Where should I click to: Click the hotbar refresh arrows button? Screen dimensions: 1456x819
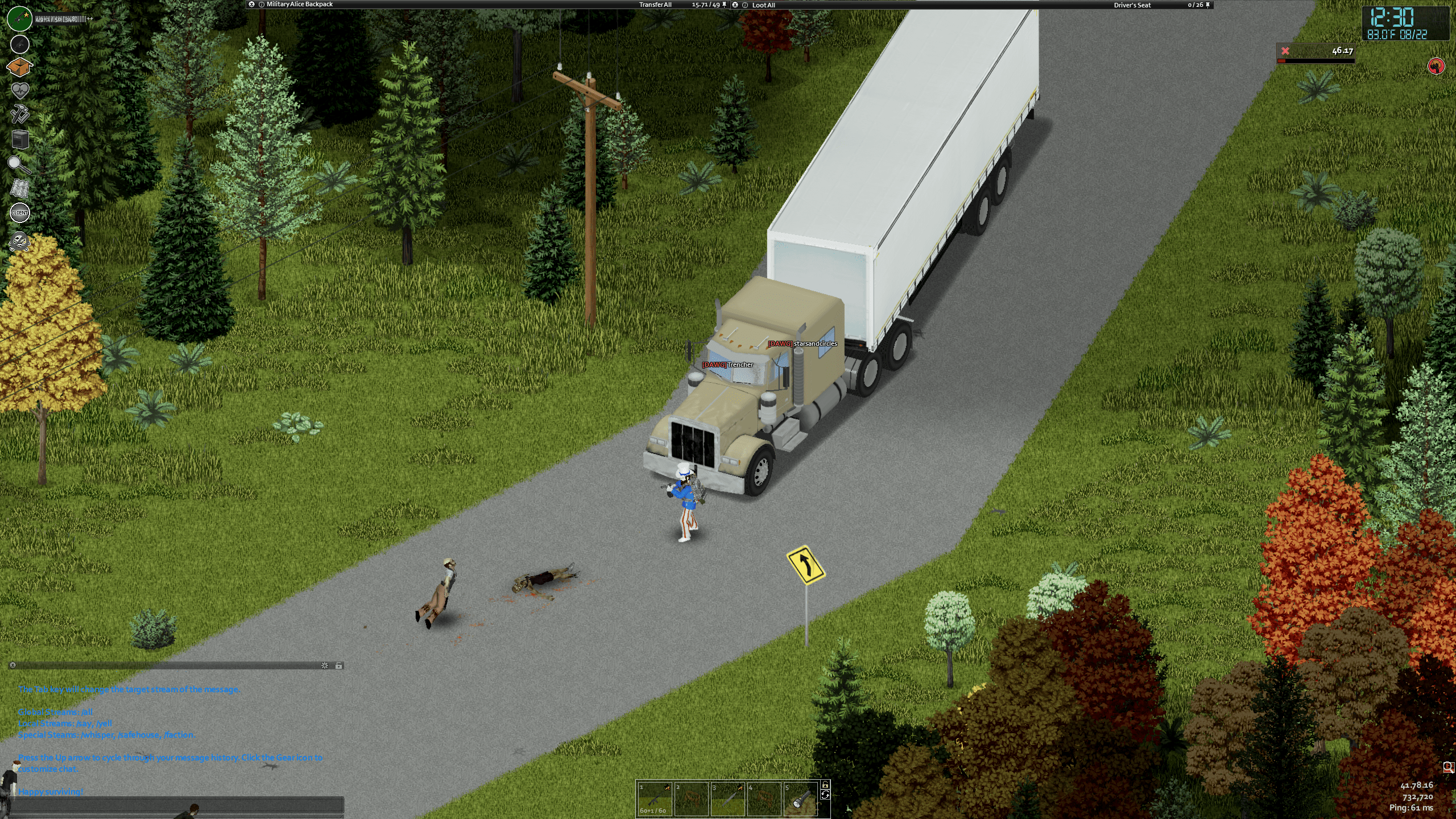(825, 795)
